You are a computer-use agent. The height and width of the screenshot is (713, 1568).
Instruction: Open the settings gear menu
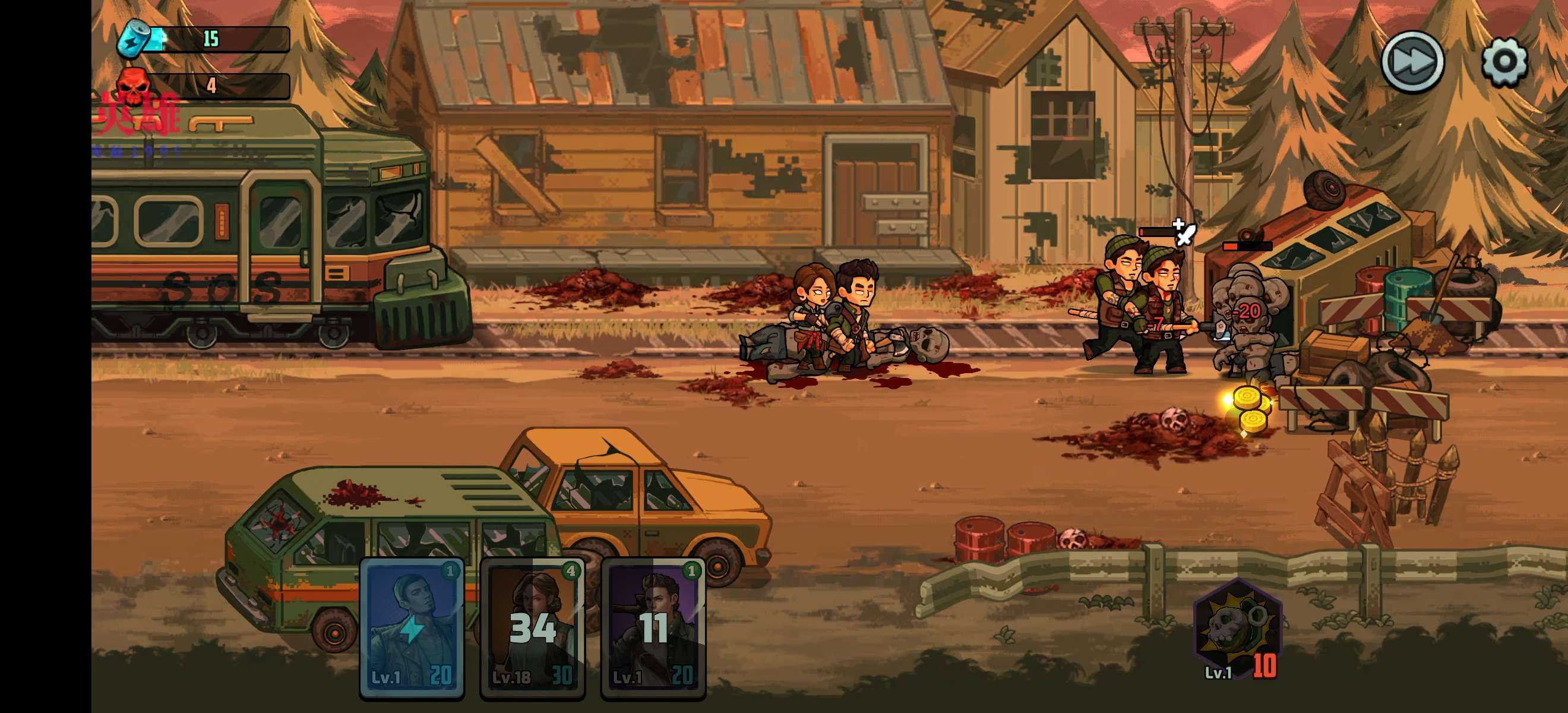pos(1504,62)
